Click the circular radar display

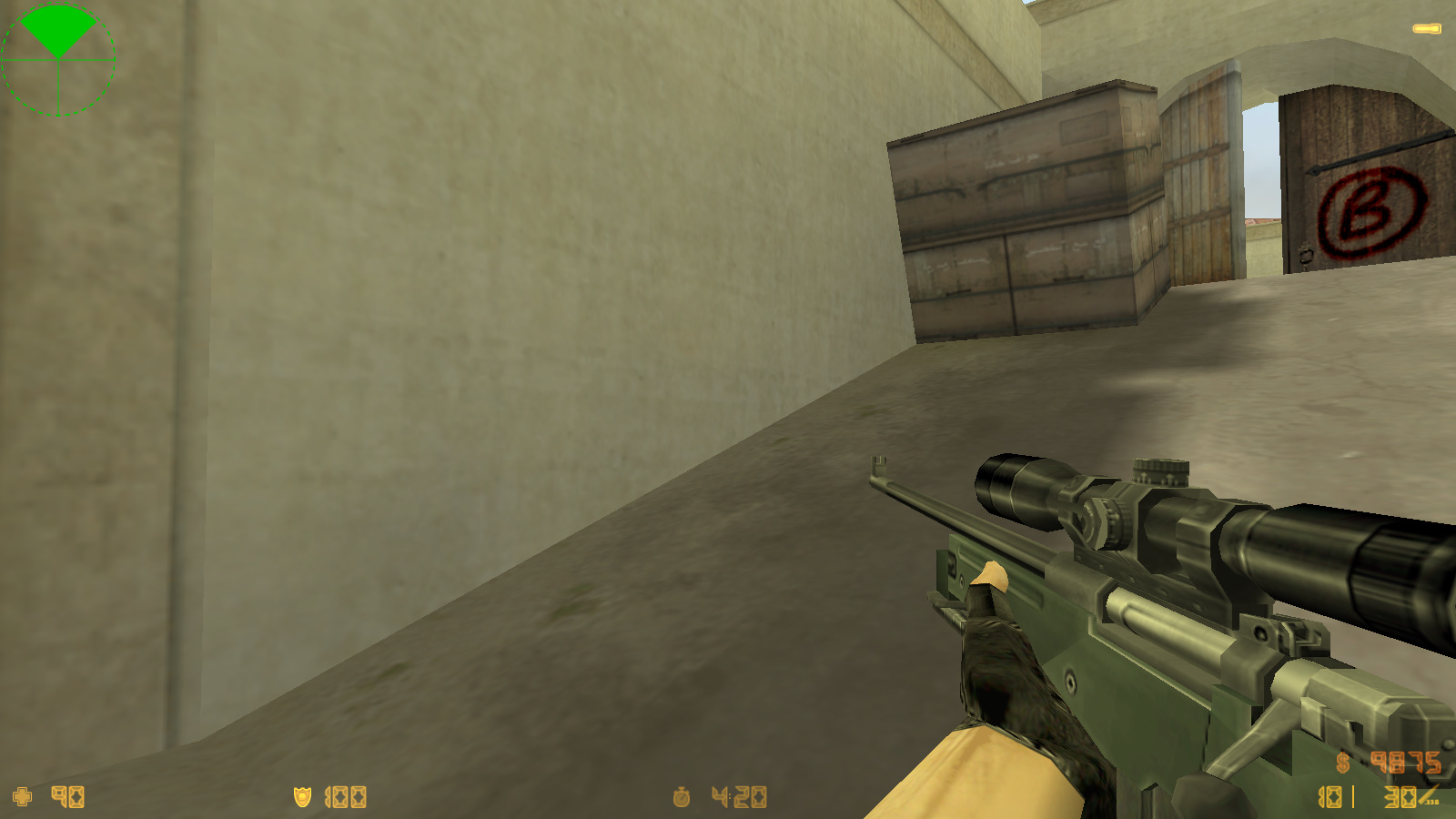(59, 59)
